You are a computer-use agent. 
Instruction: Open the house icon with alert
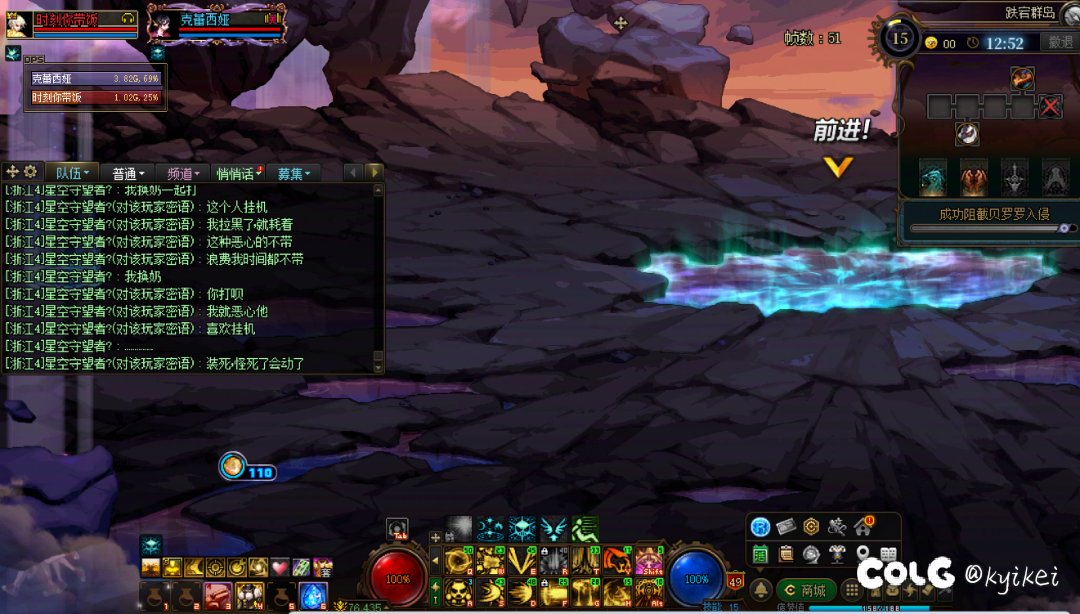[x=862, y=527]
